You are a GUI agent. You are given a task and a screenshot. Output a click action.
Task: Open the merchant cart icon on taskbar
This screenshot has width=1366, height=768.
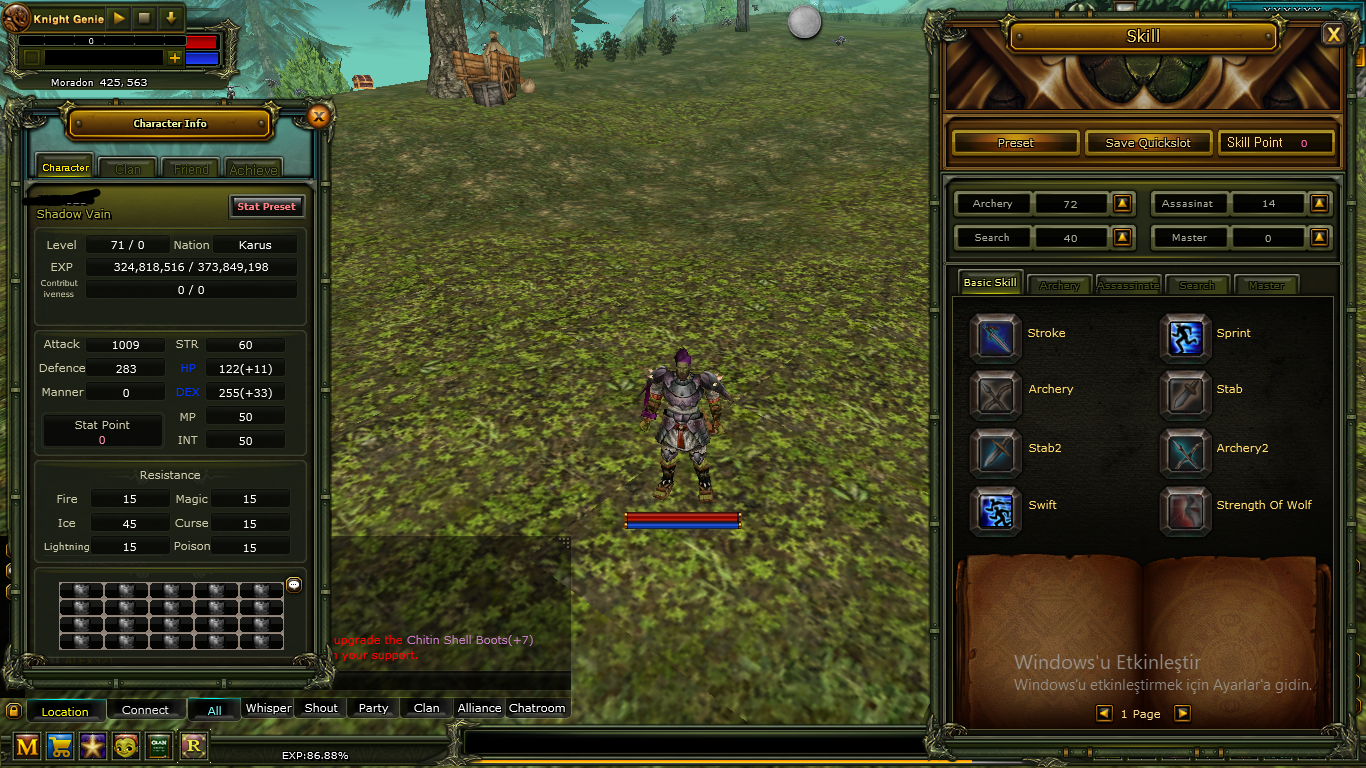point(59,746)
